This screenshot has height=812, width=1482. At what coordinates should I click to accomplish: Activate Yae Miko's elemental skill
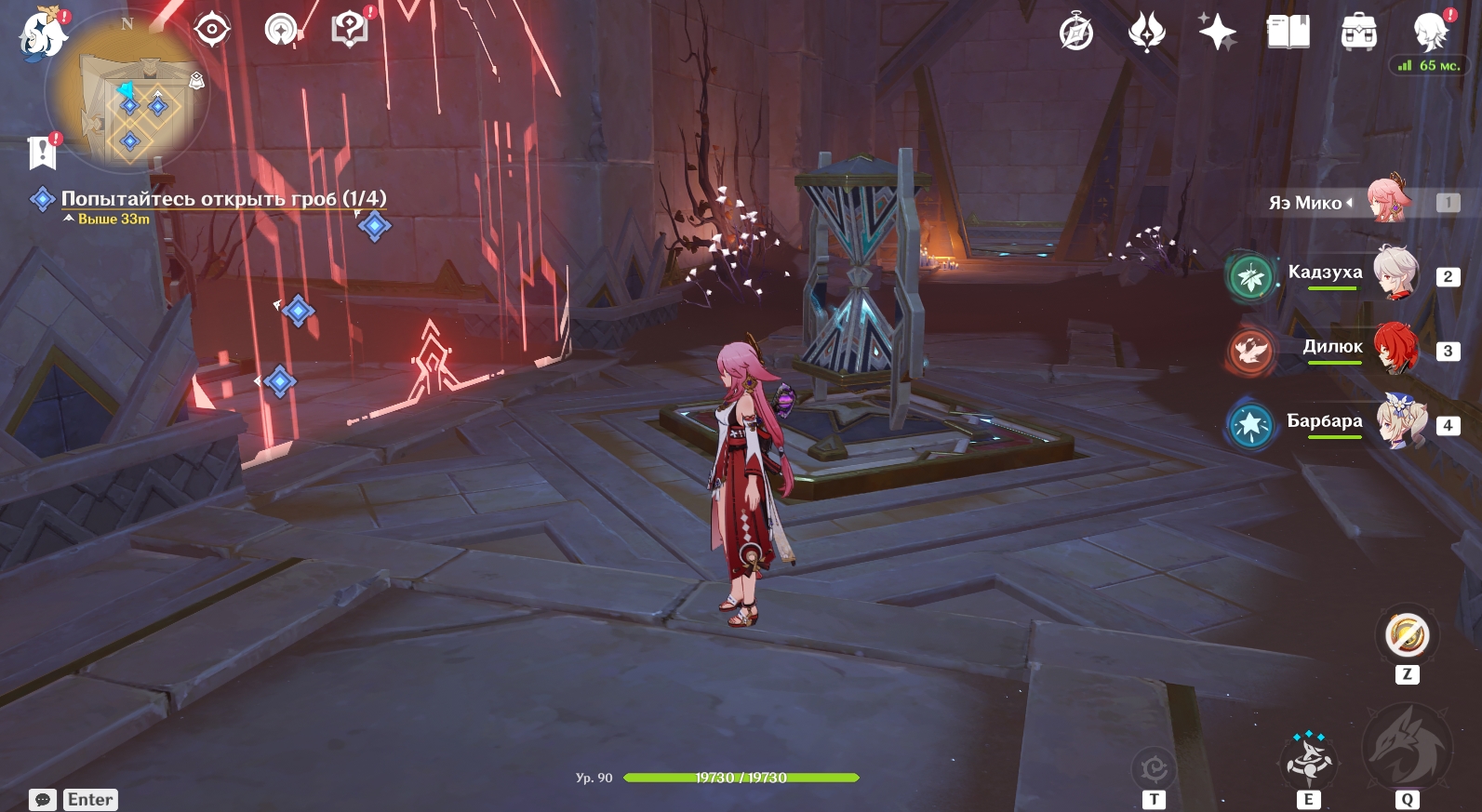[x=1308, y=760]
